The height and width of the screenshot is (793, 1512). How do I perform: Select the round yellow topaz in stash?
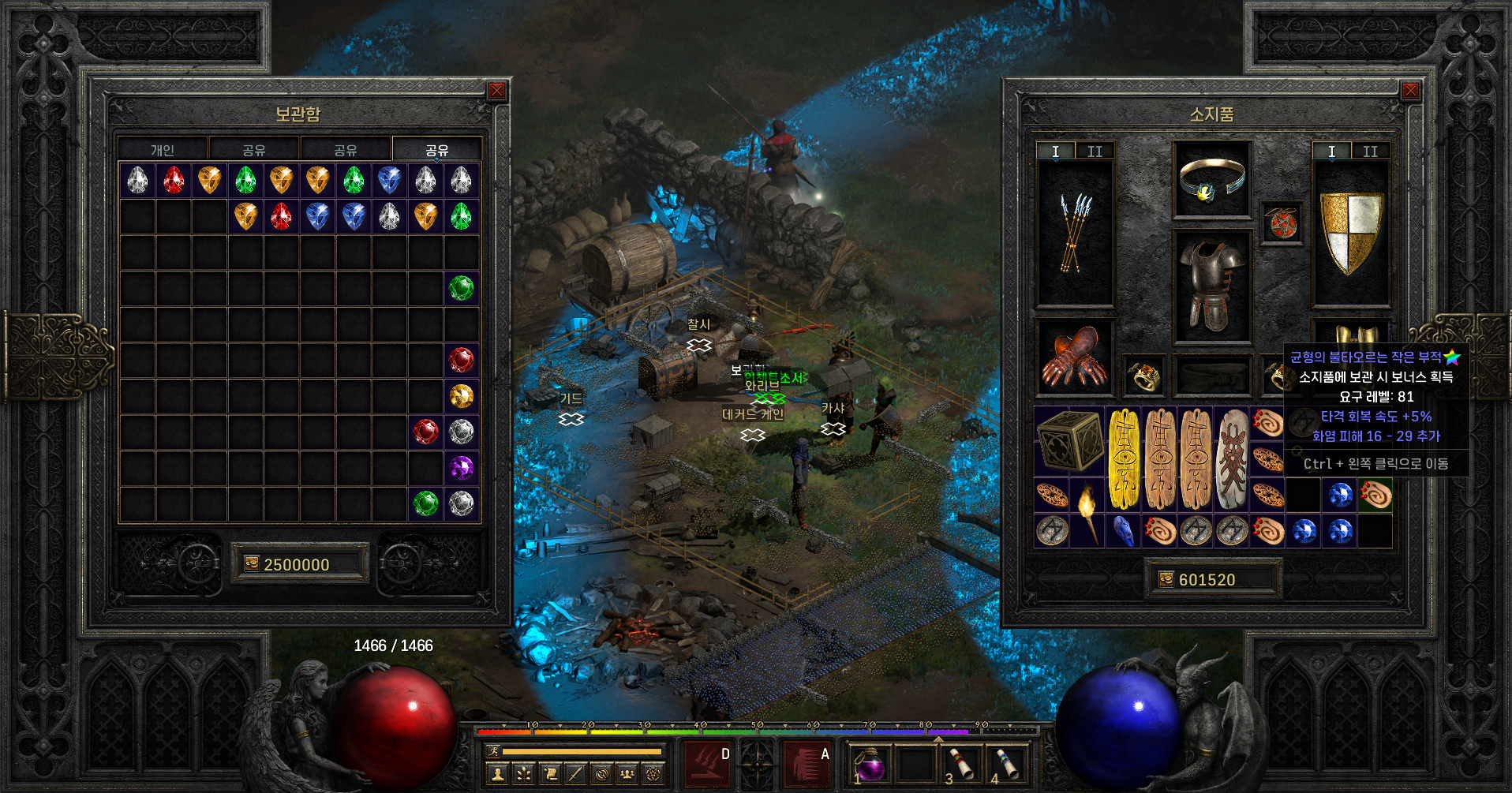[x=462, y=395]
